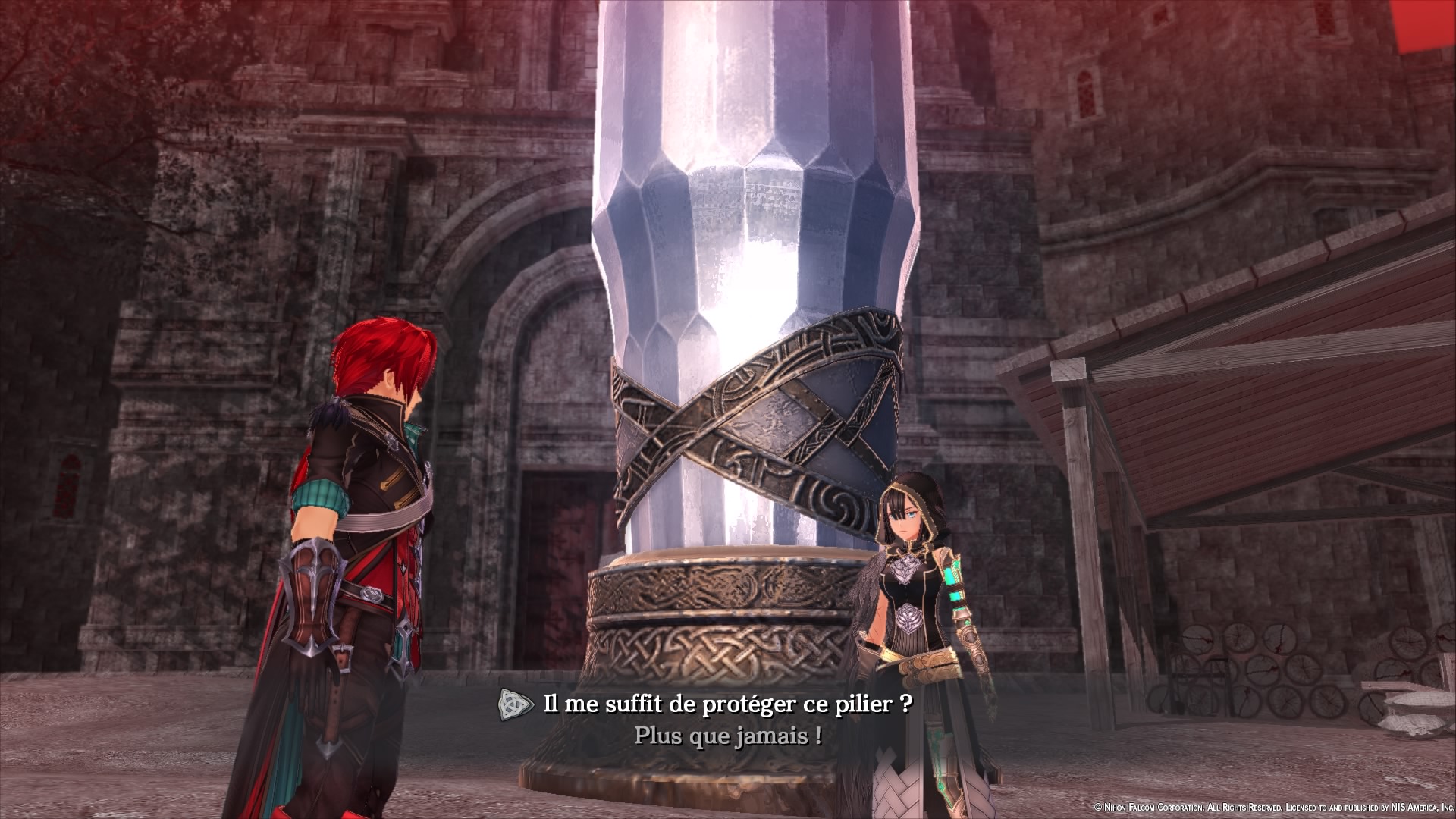Choose reply 'Il me suffit de protéger ce pilier ?'

727,704
